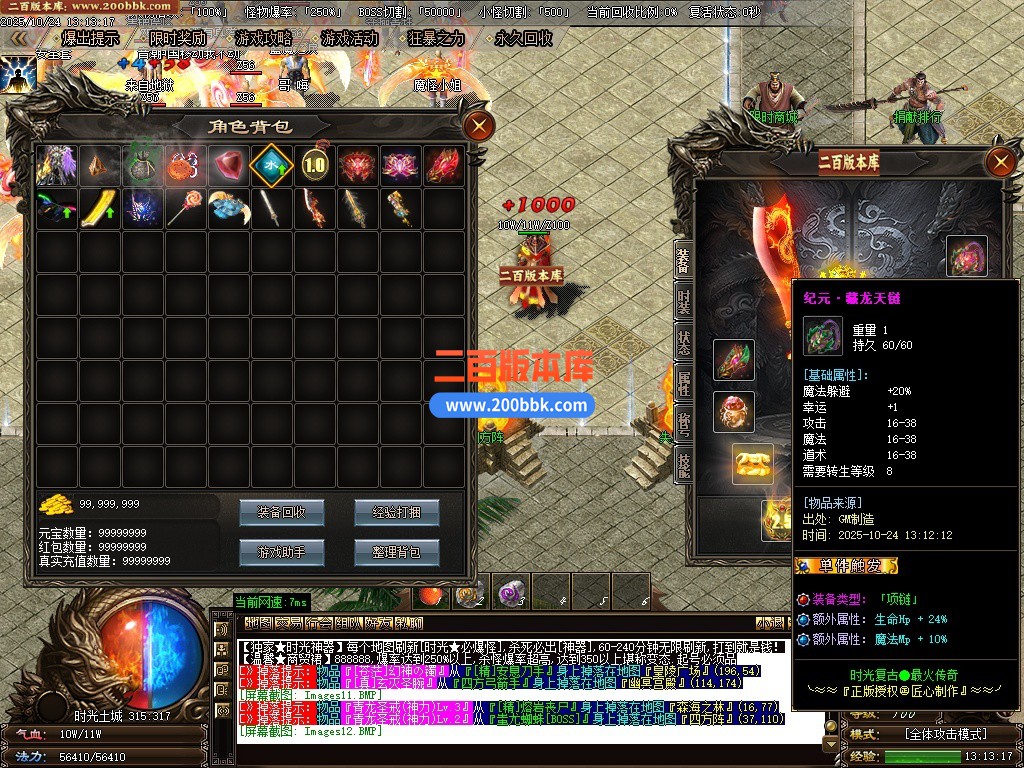Open the 属性 attributes tab
Screen dimensions: 1024x768
click(x=684, y=382)
